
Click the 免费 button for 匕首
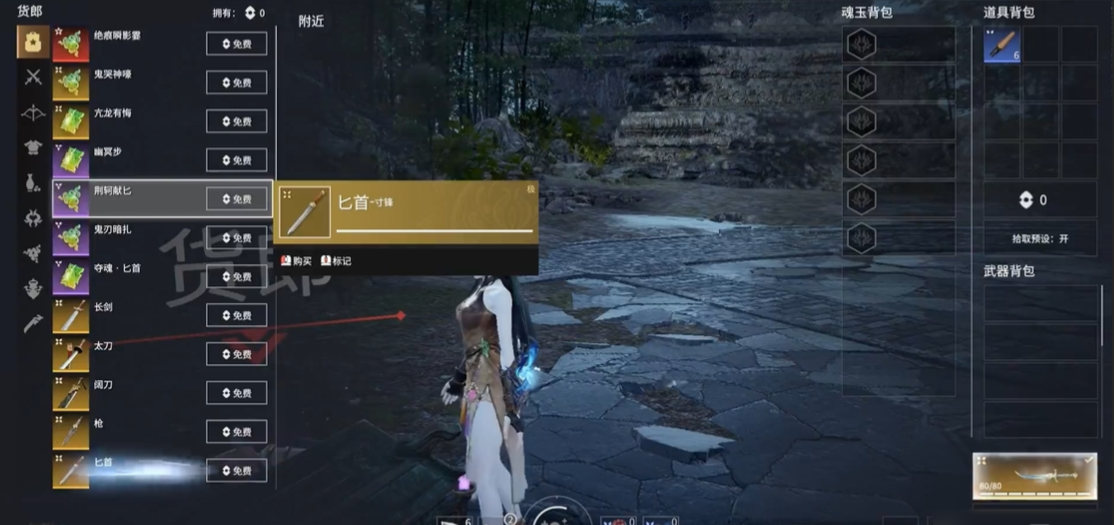click(236, 471)
